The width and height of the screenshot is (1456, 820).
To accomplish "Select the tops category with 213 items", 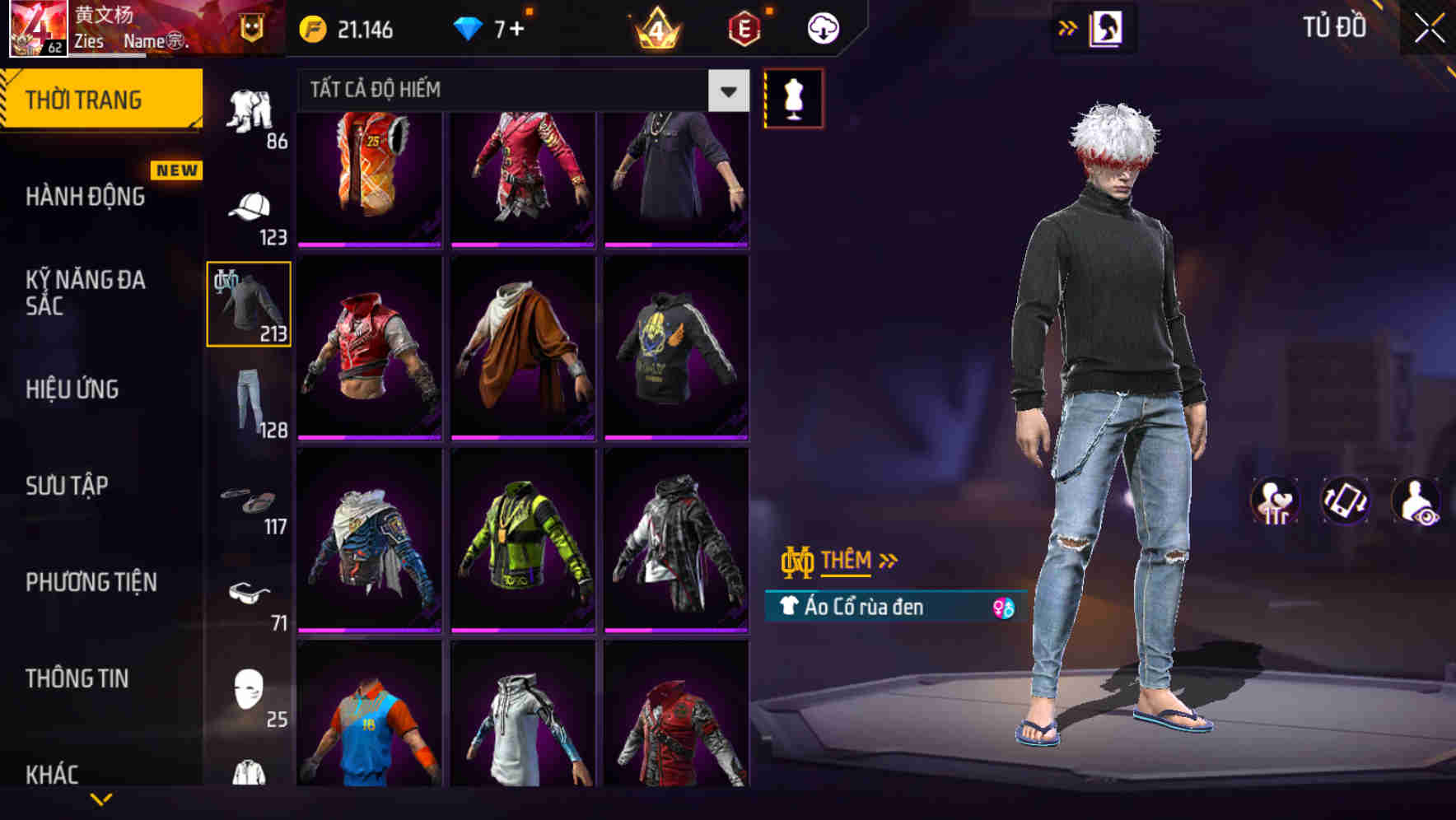I will click(x=248, y=303).
